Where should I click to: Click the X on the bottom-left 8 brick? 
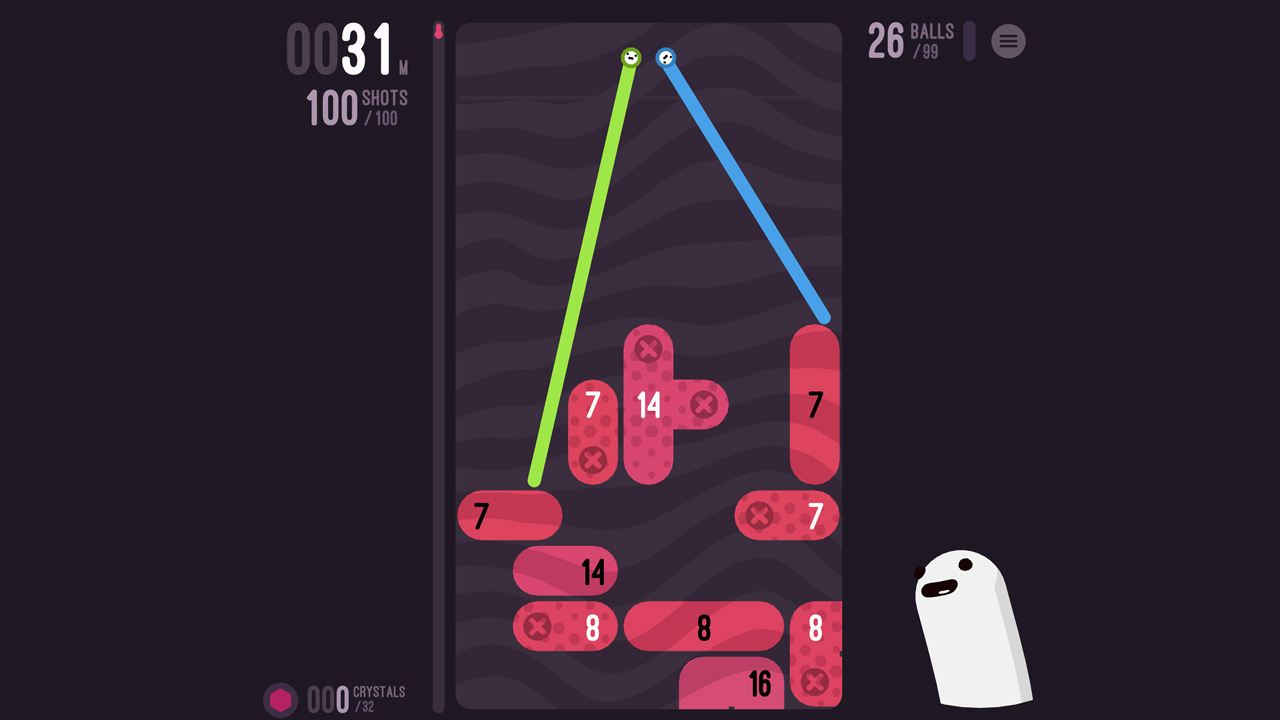538,627
